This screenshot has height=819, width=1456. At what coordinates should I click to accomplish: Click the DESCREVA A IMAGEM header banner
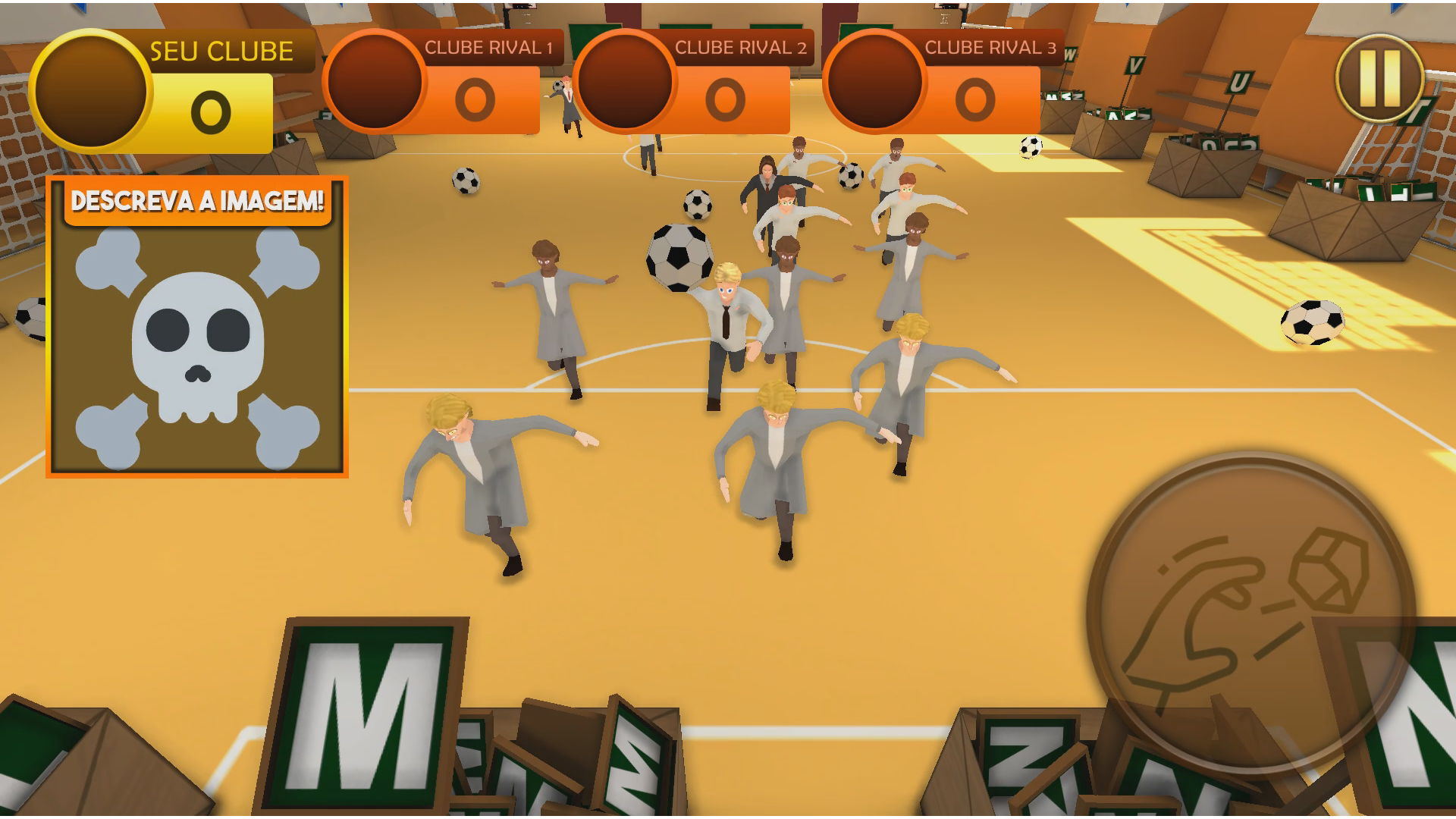pos(199,200)
